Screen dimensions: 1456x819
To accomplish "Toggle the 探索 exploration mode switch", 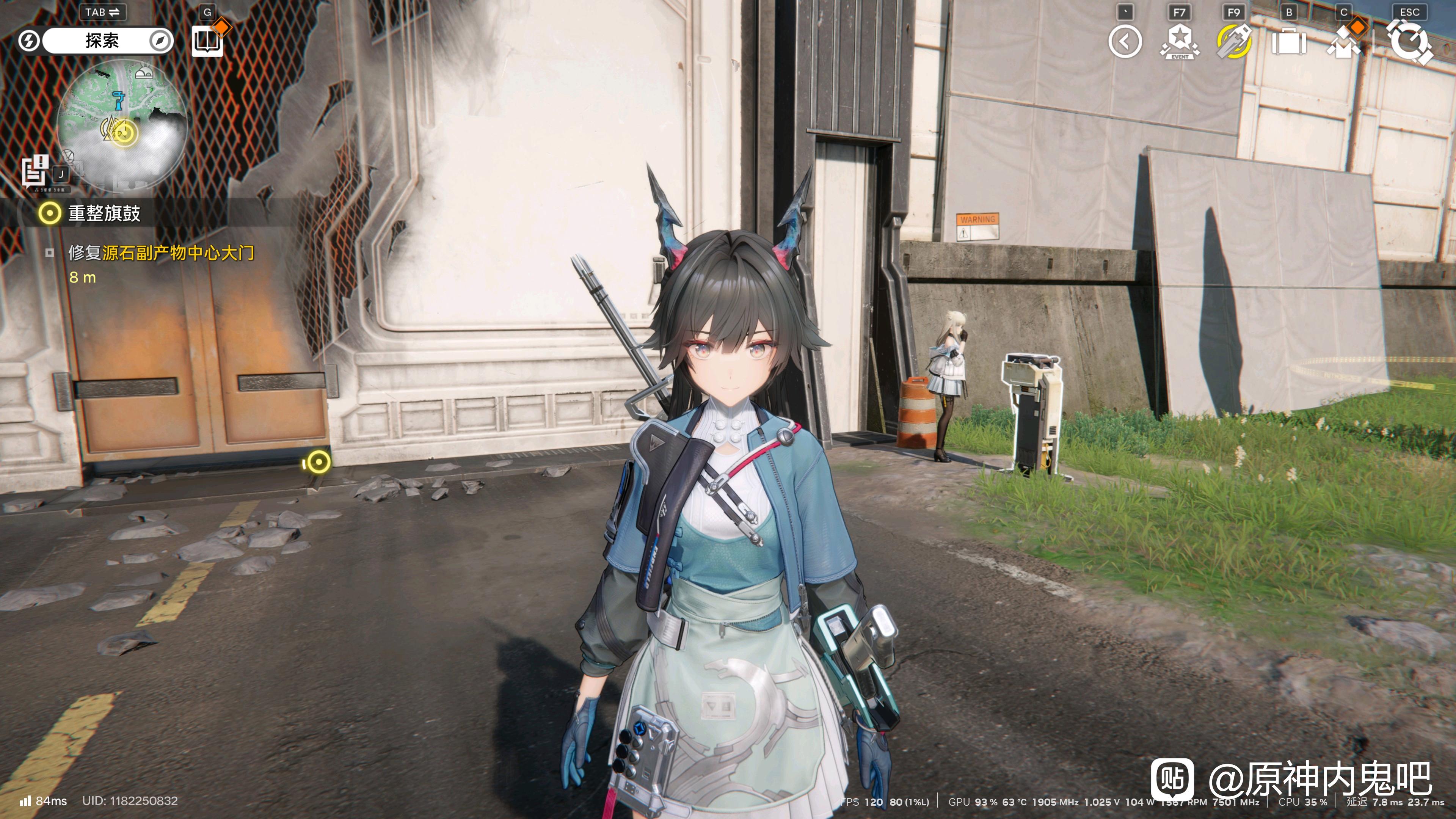I will (102, 41).
